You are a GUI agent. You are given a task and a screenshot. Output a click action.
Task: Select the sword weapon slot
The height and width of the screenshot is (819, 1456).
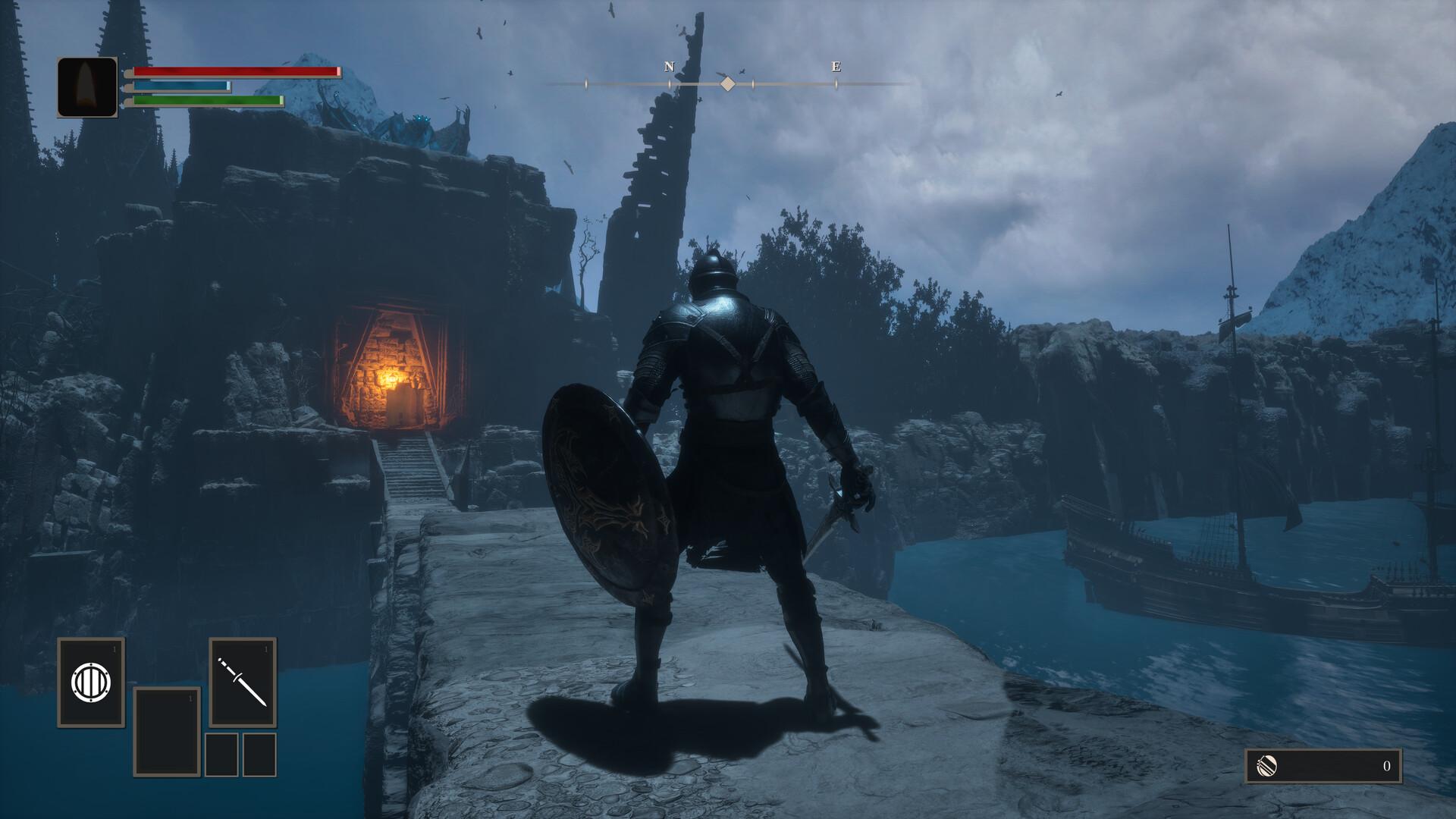243,682
